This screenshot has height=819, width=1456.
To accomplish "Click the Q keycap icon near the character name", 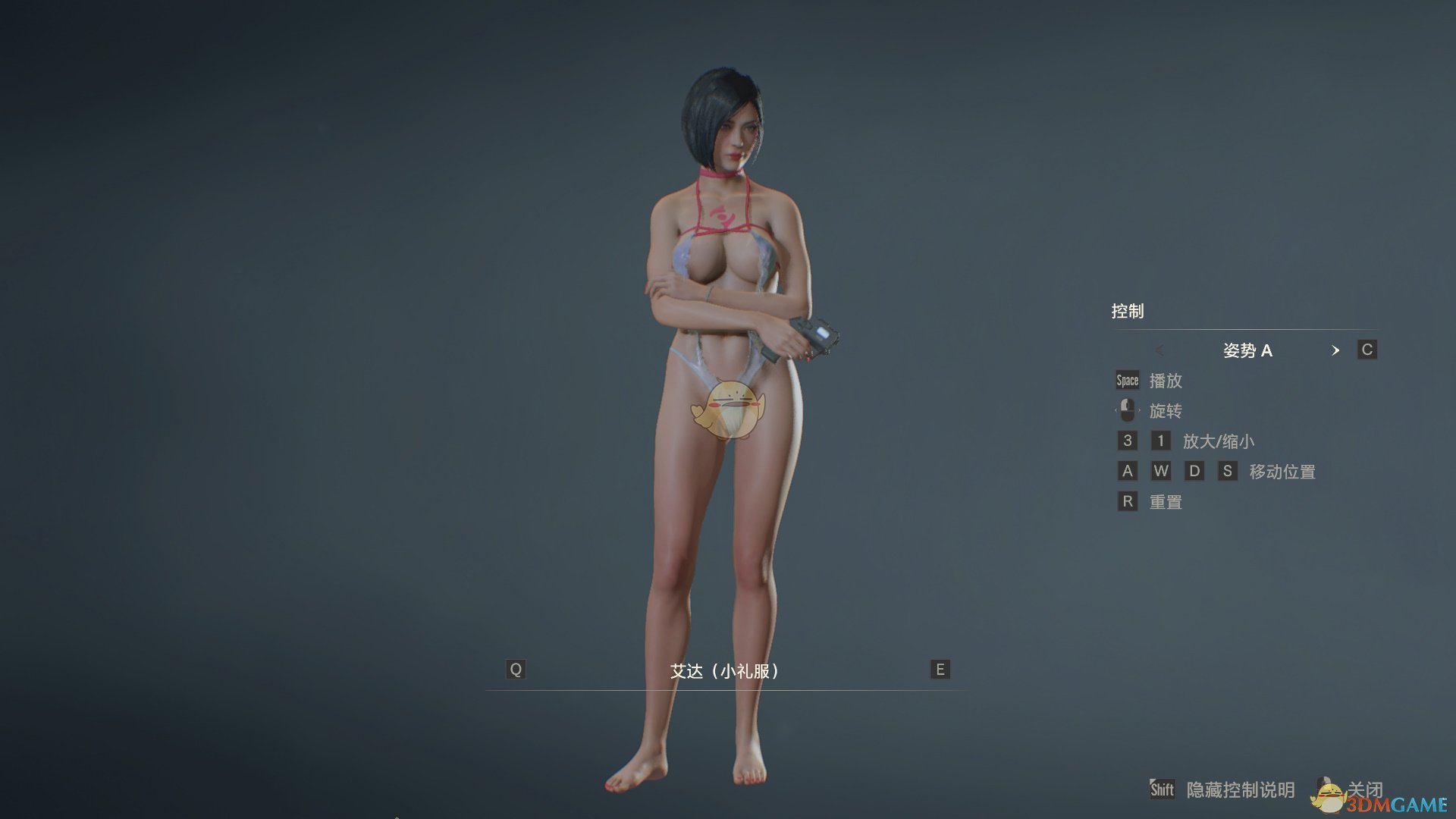I will [516, 669].
